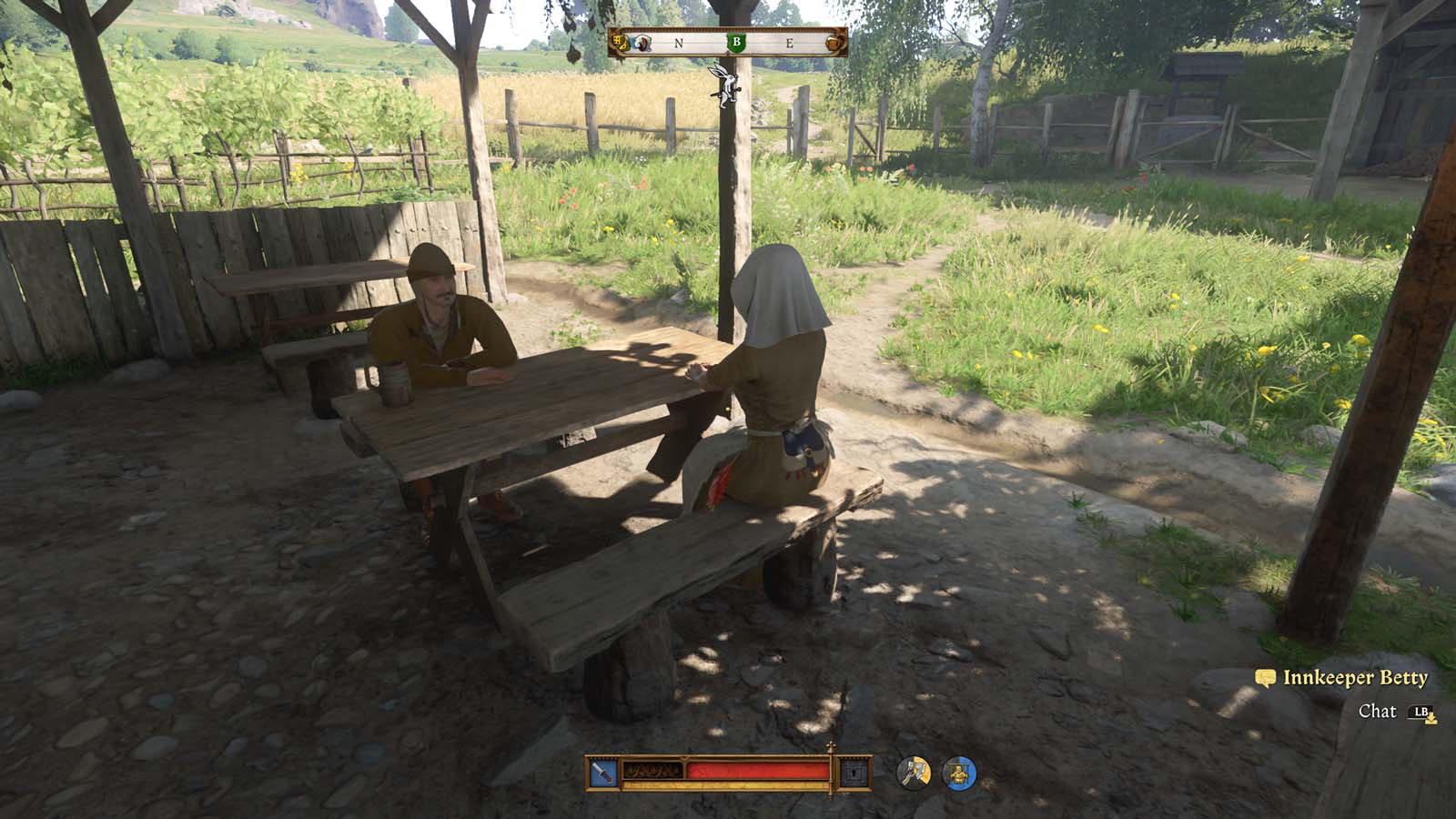Click the letter N on the compass bar
Image resolution: width=1456 pixels, height=819 pixels.
[678, 43]
